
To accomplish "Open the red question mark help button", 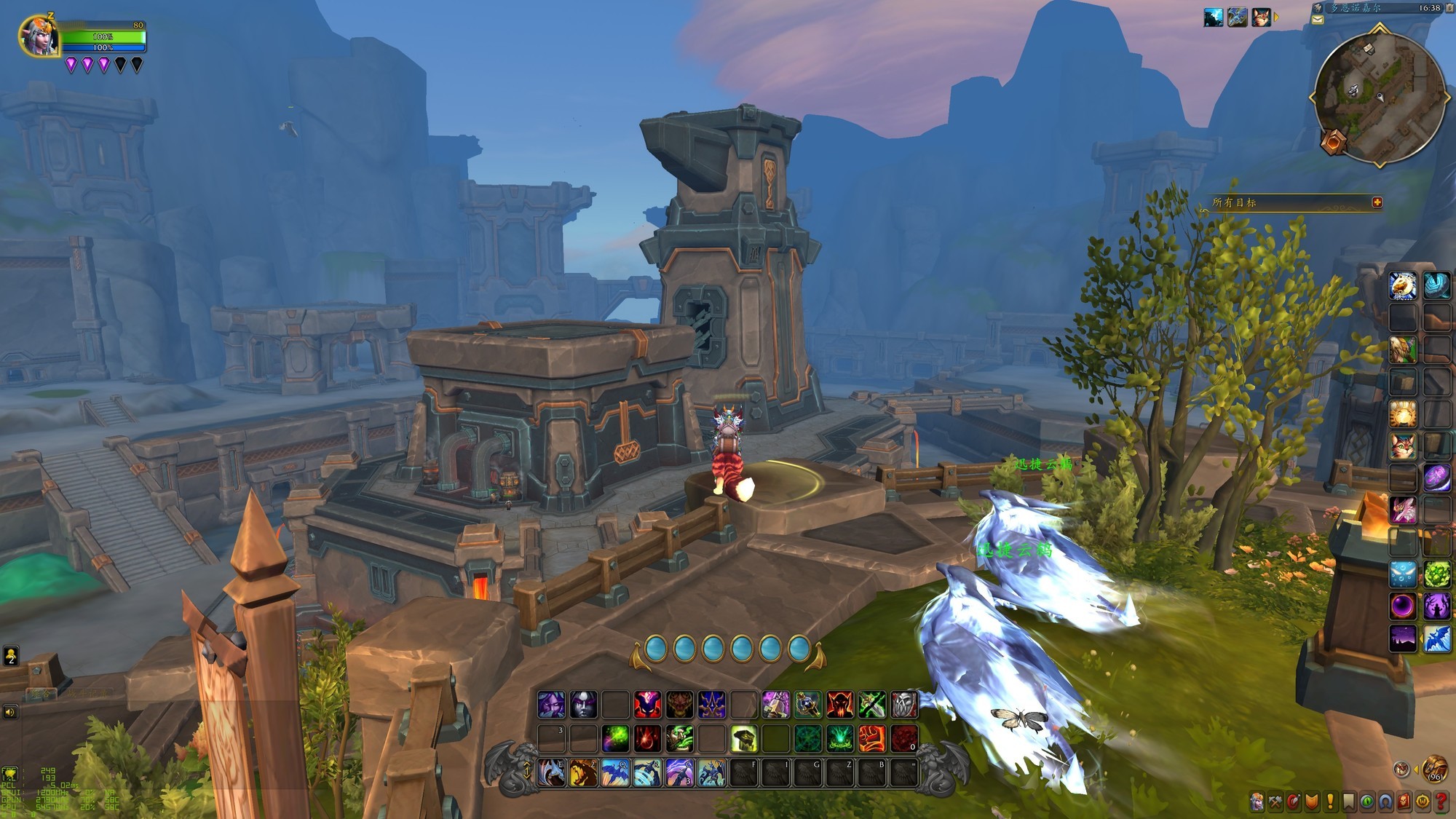I will [1441, 802].
